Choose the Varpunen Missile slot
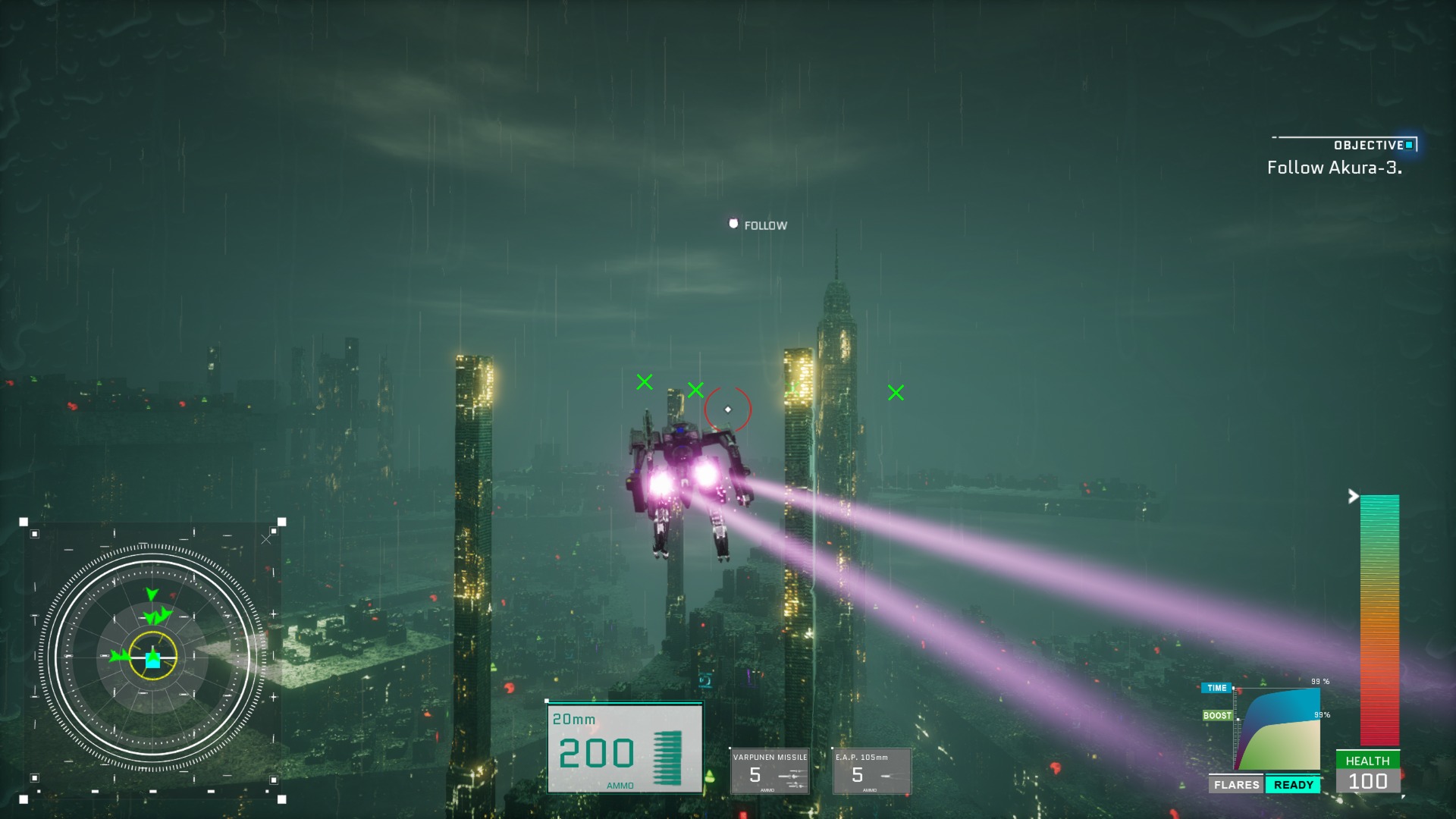This screenshot has height=819, width=1456. pos(770,771)
